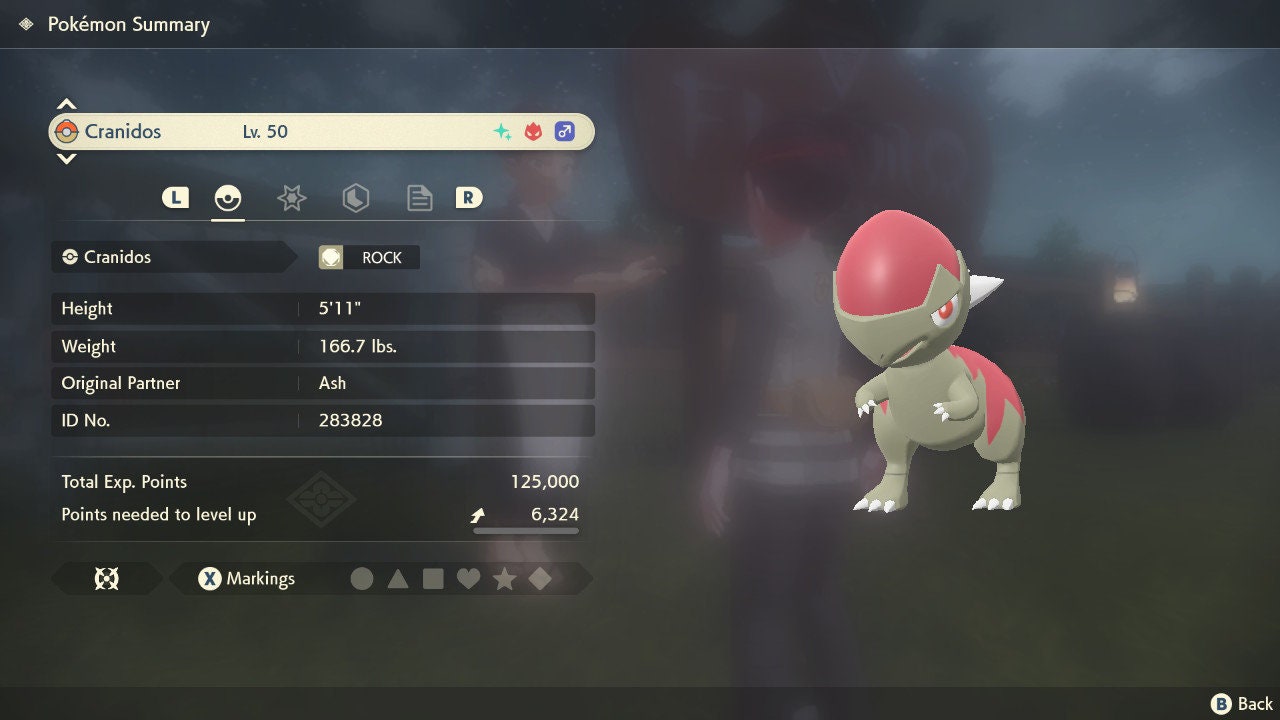The height and width of the screenshot is (720, 1280).
Task: Click the red alpha Pokémon icon
Action: (x=531, y=130)
